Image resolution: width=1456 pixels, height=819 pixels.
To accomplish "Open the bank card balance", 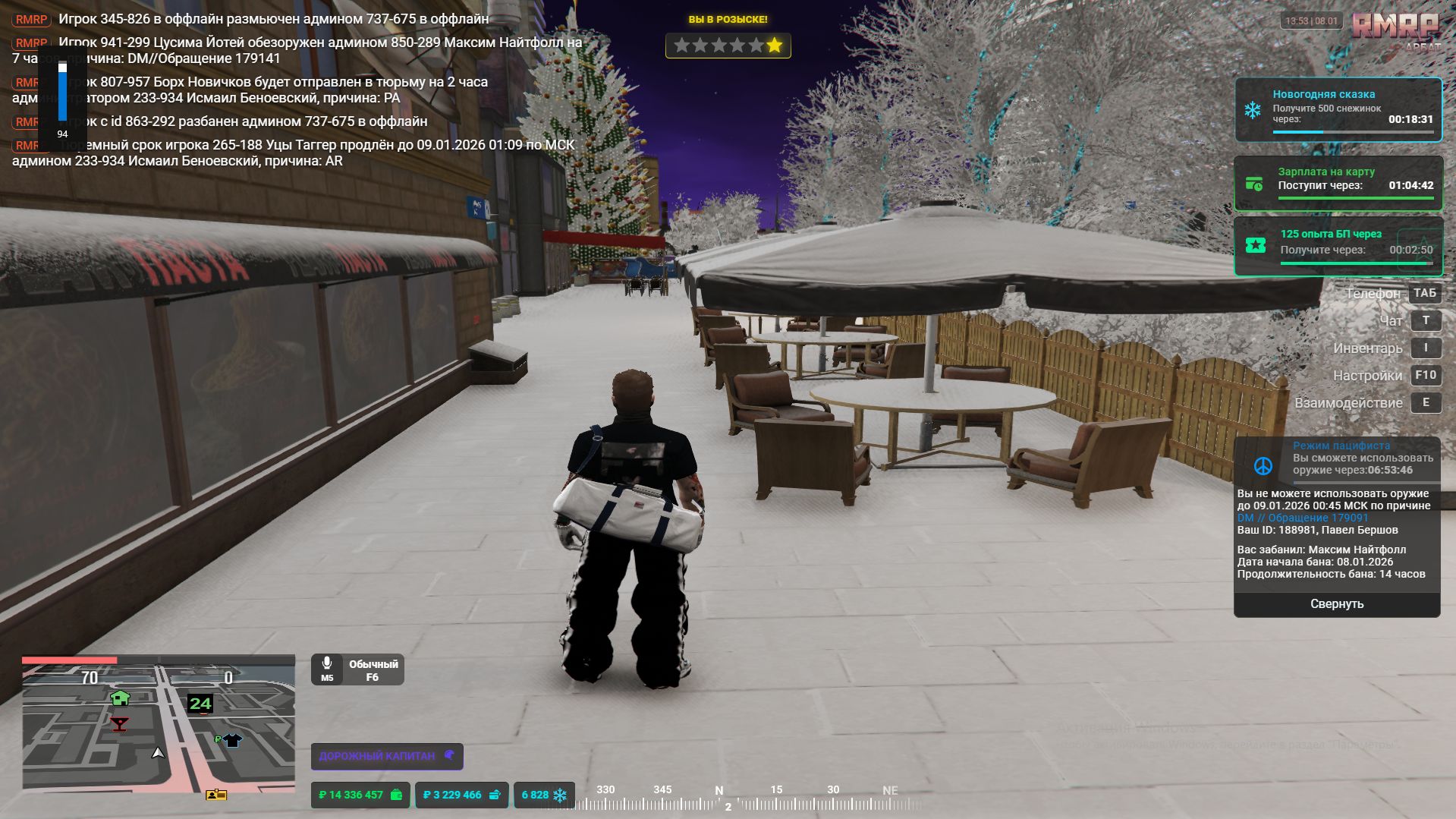I will coord(461,795).
